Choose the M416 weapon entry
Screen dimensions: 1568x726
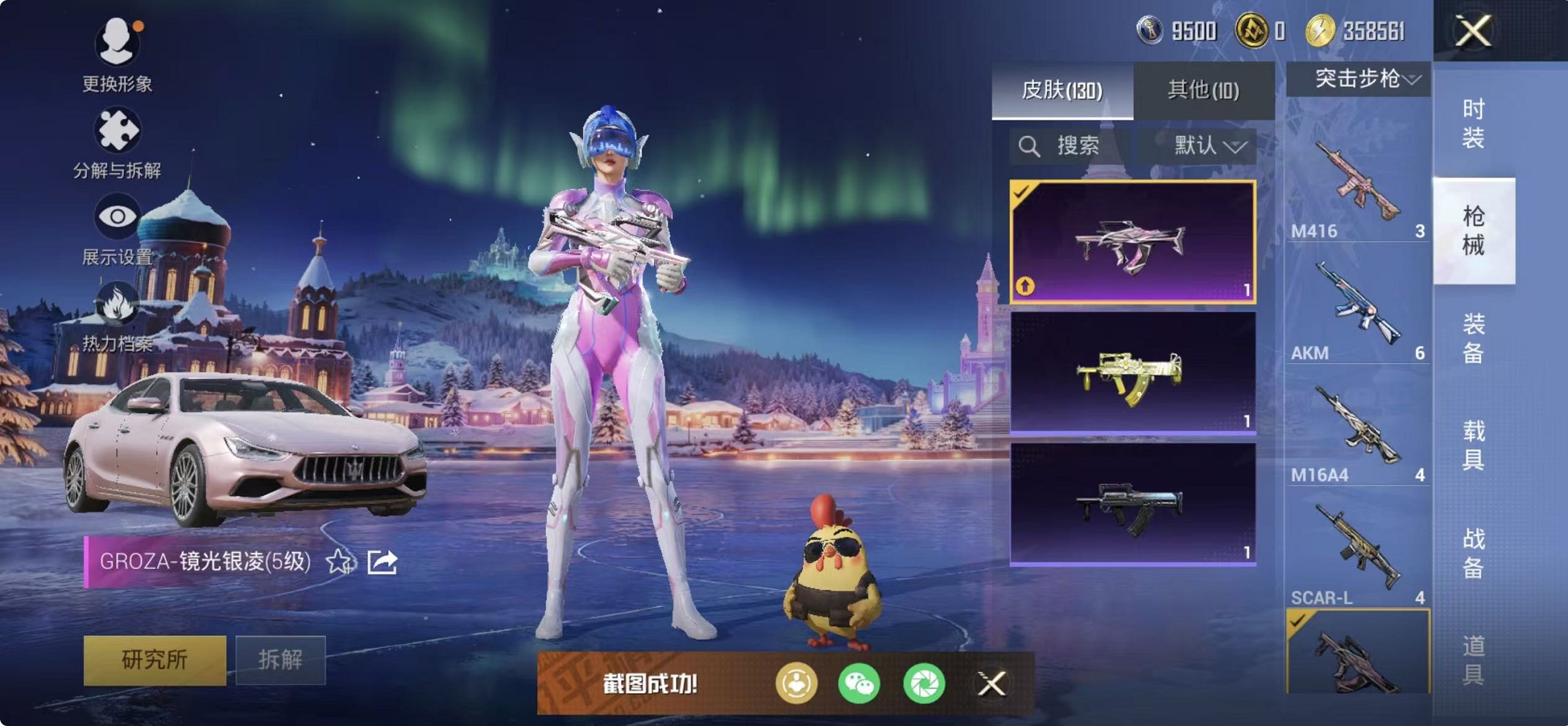coord(1357,186)
